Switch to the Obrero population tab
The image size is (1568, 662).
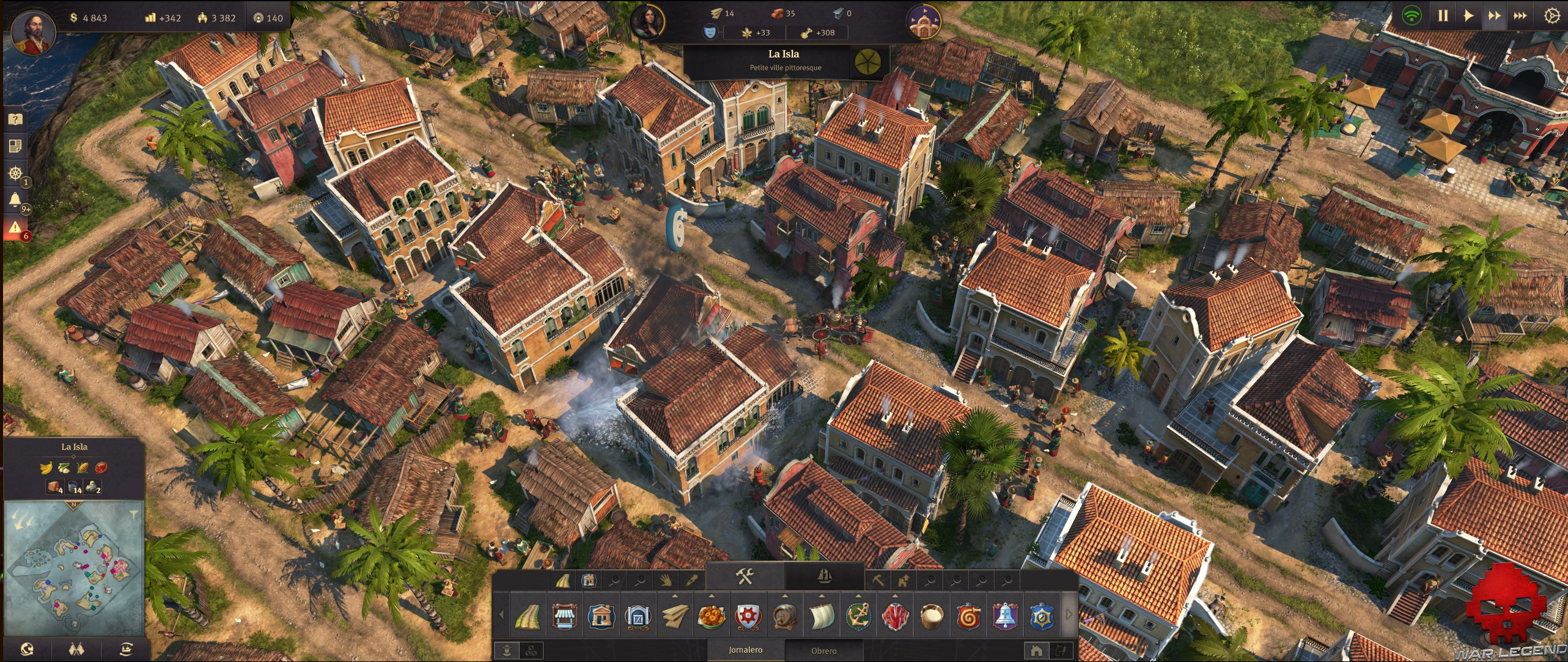coord(823,650)
